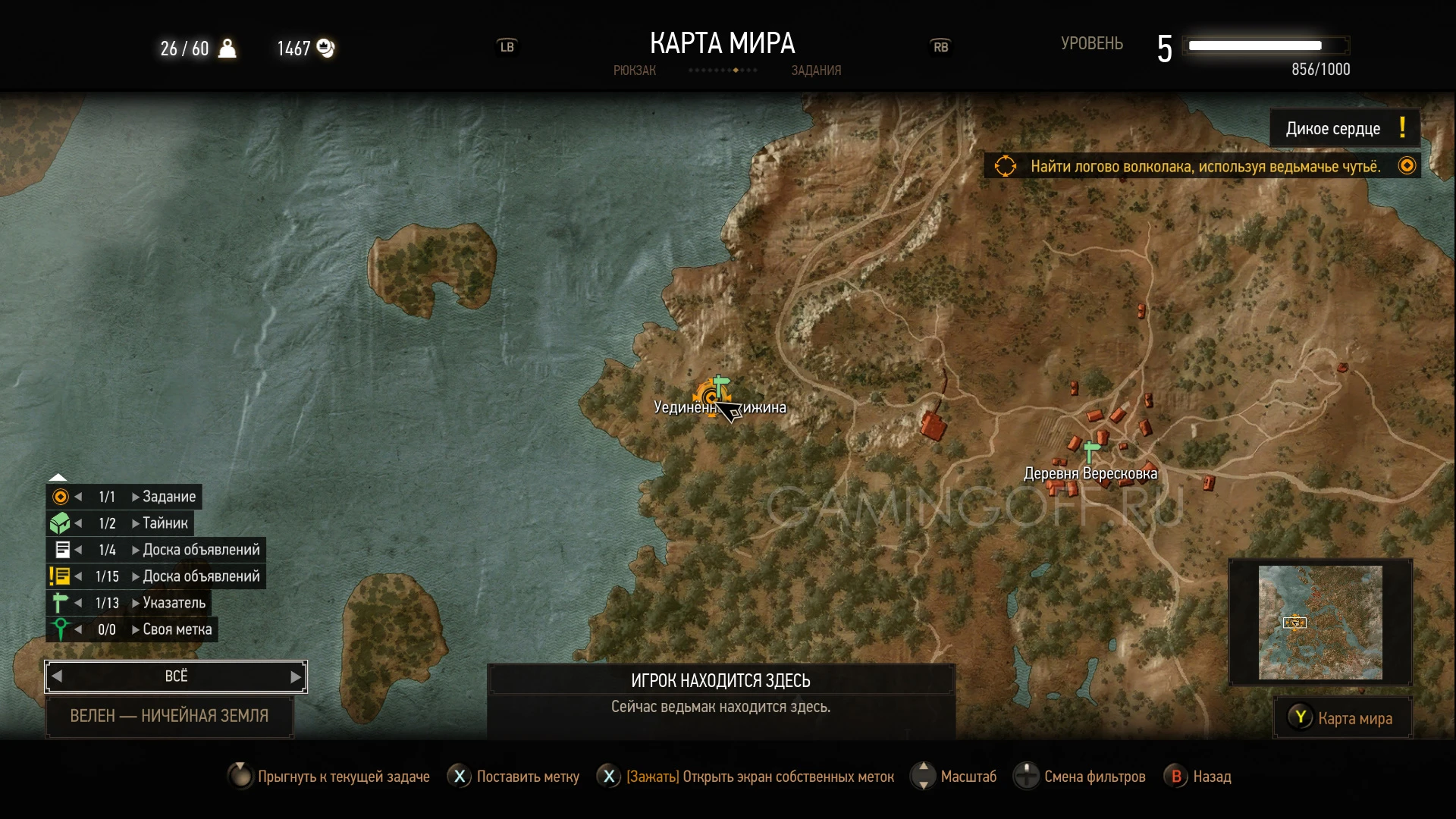Select the Своя метка legend entry
Viewport: 1456px width, 819px height.
pyautogui.click(x=177, y=629)
